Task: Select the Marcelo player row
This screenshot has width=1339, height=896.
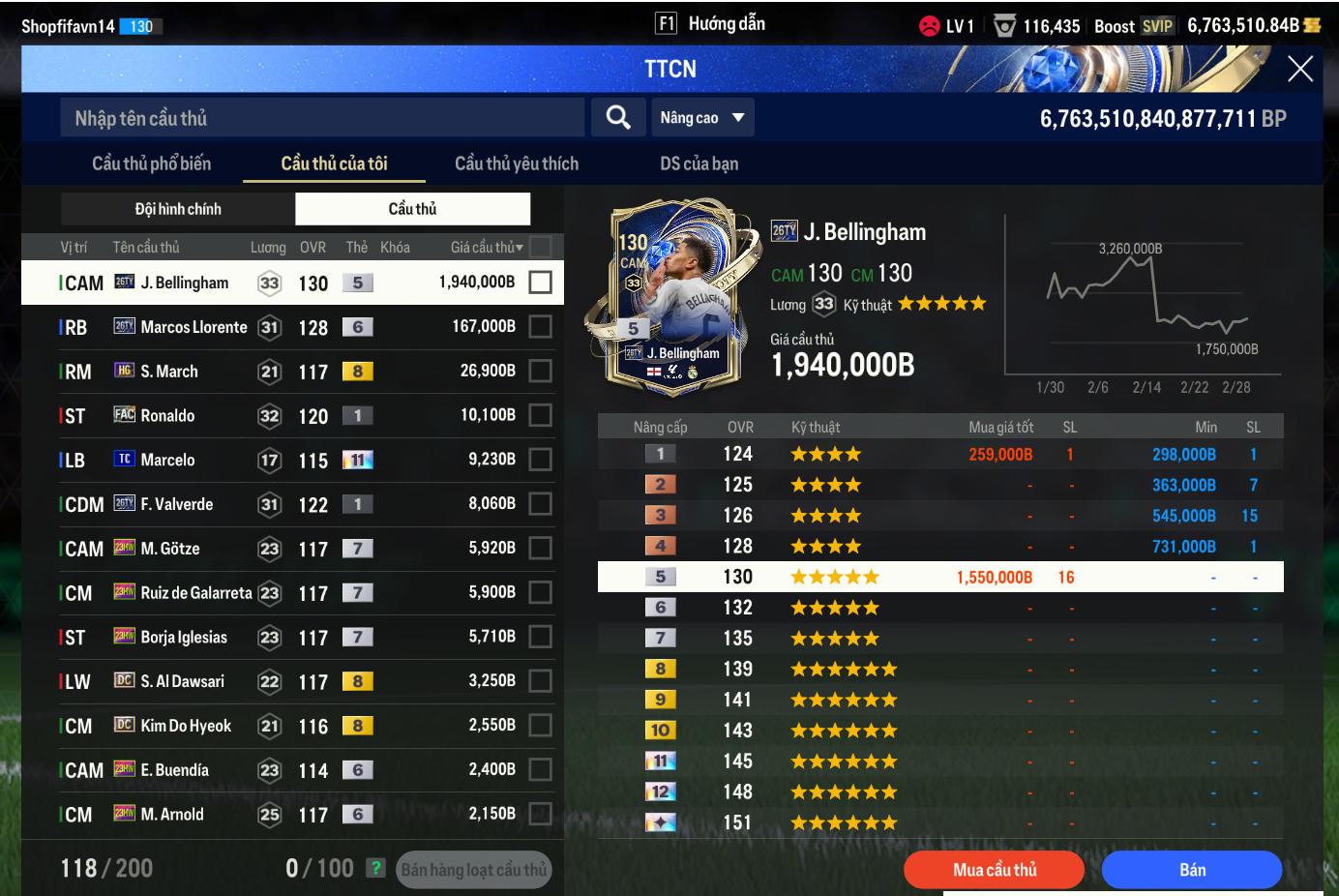Action: pos(290,461)
